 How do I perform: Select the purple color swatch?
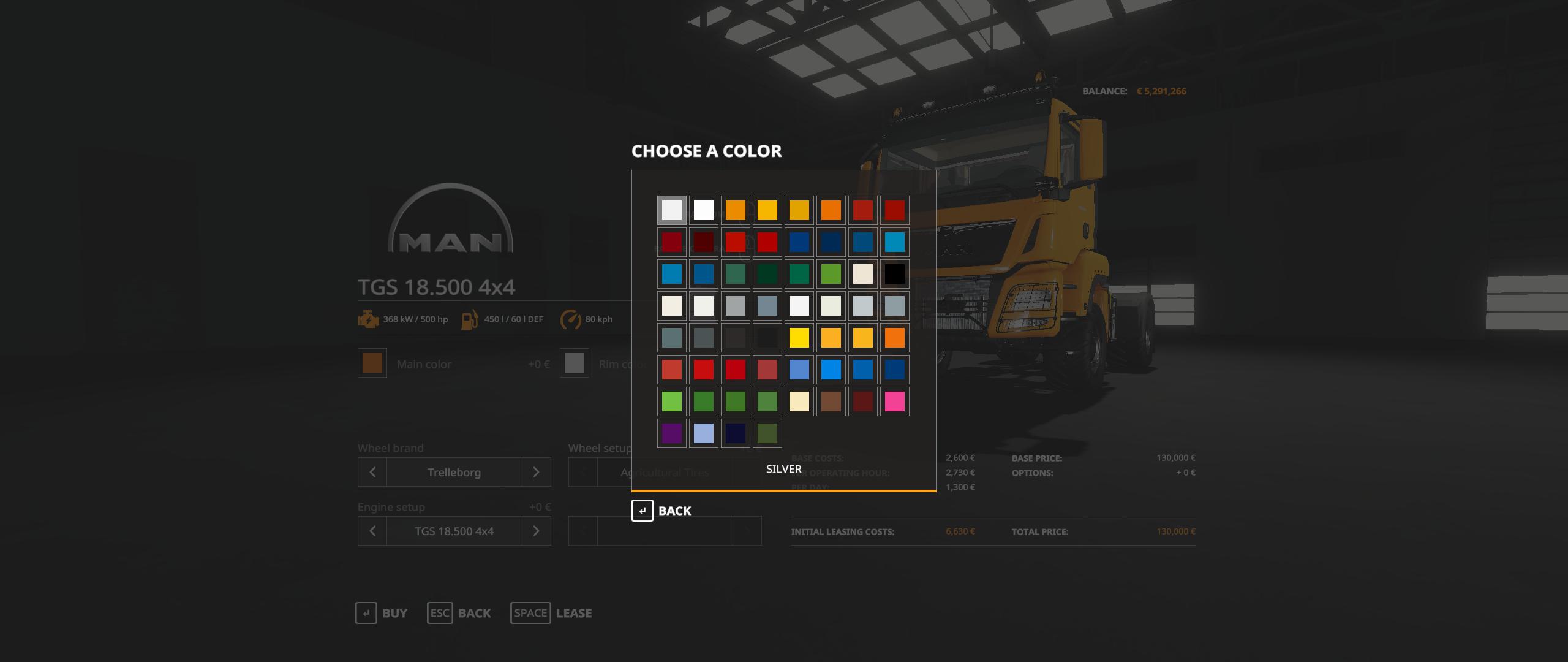click(x=672, y=433)
